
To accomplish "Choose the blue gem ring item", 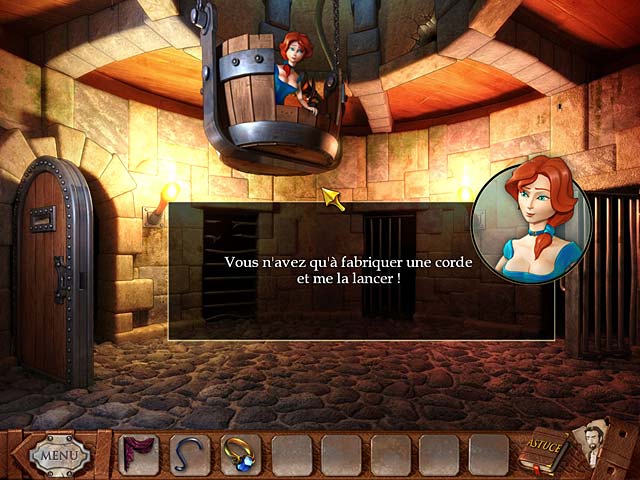I will point(239,454).
